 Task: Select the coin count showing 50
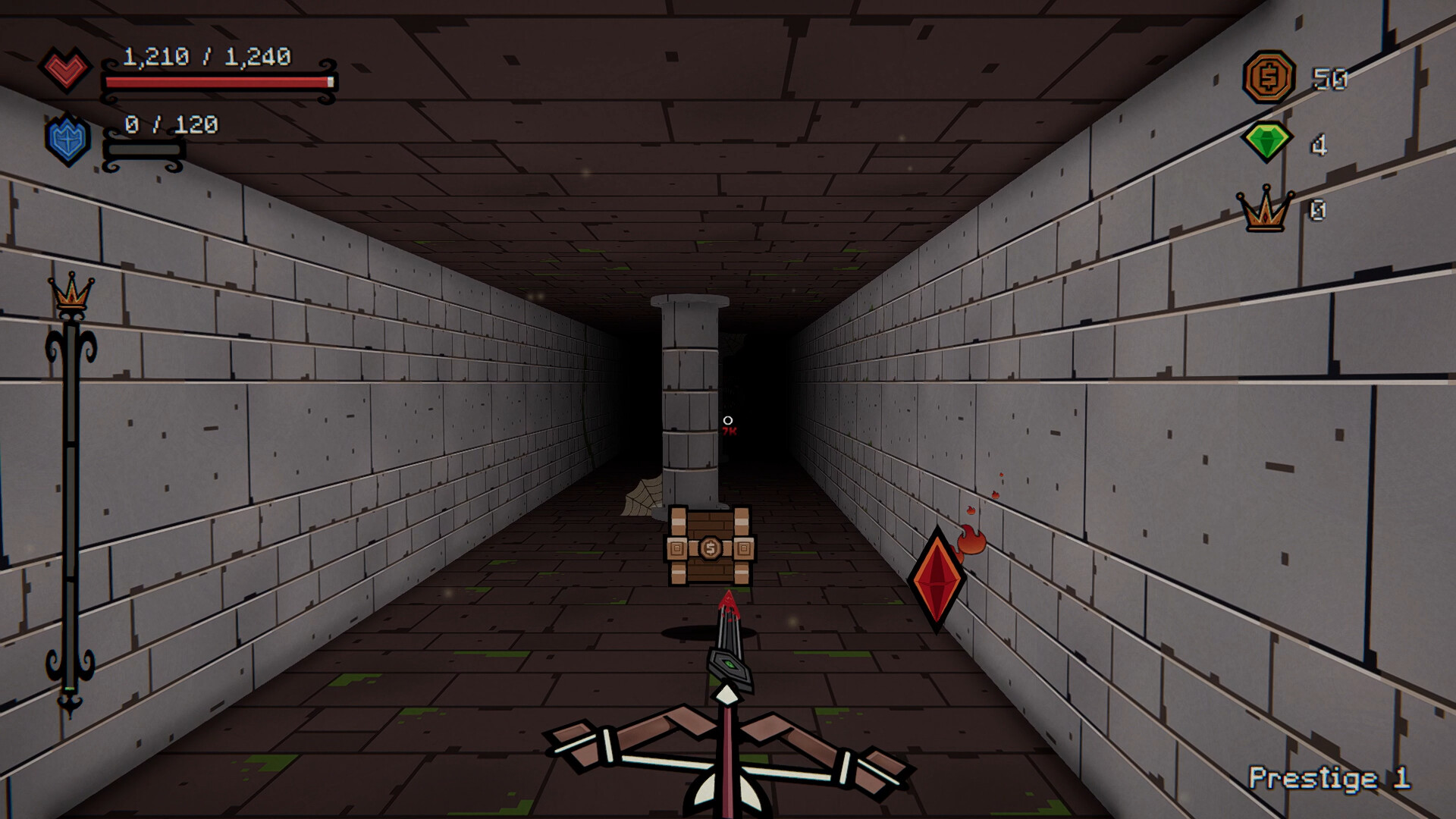point(1329,77)
